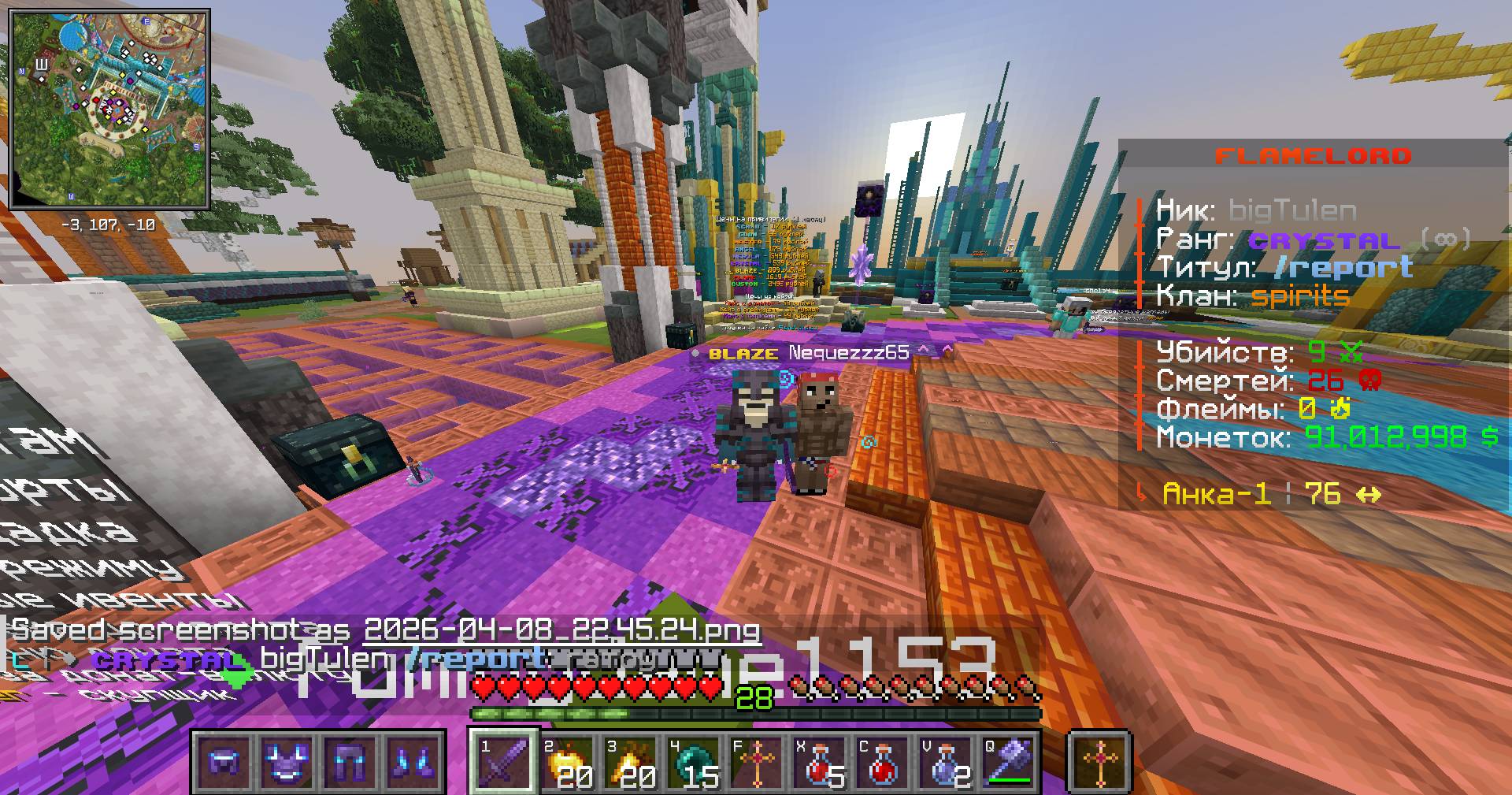Click the offhand golden cross slot
Screen dimensions: 1512x795
pyautogui.click(x=1099, y=761)
